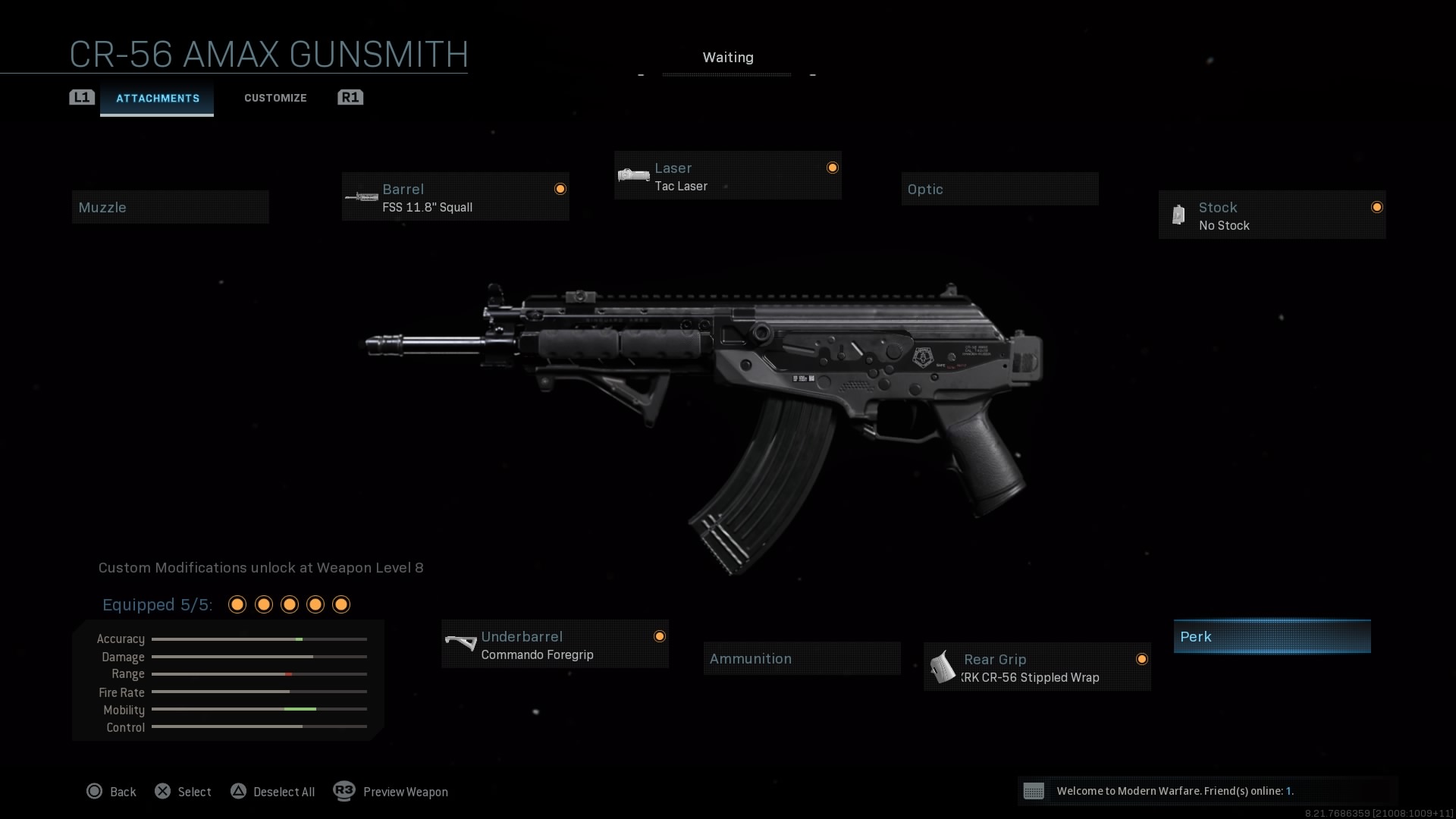Select the highlighted Perk slot
Image resolution: width=1456 pixels, height=819 pixels.
point(1272,636)
